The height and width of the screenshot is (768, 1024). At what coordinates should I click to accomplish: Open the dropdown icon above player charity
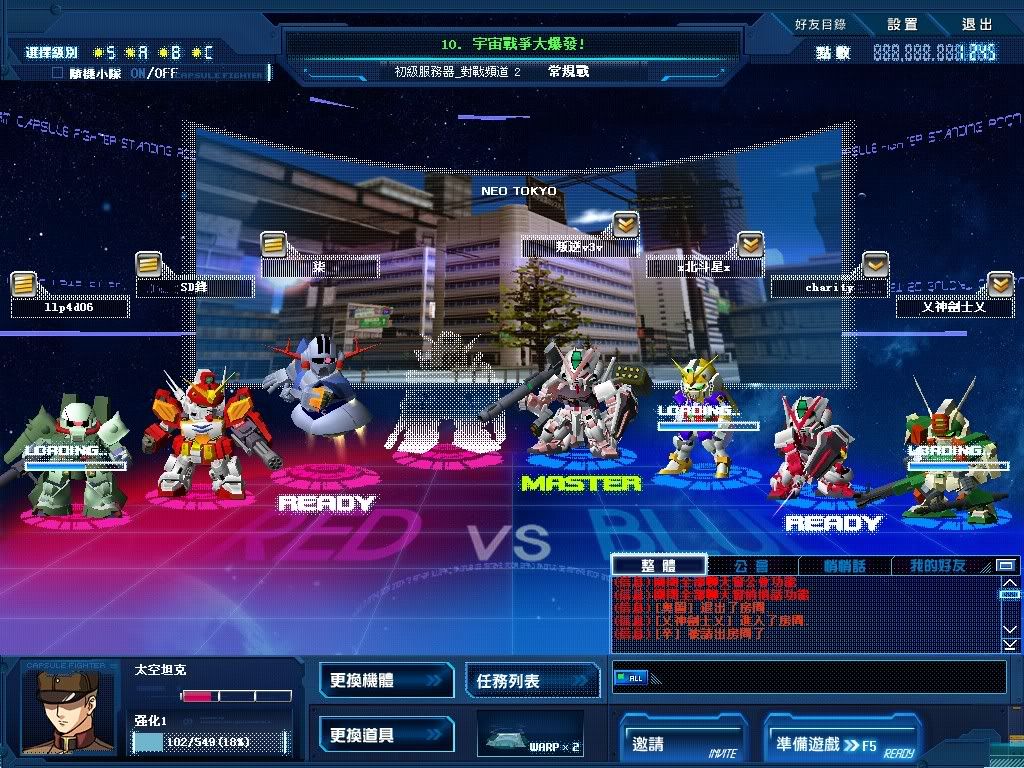click(x=875, y=265)
